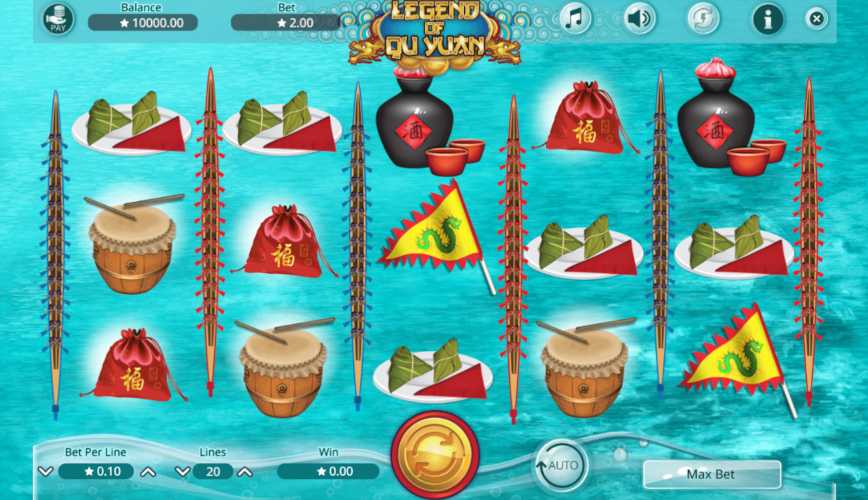Activate Auto spin
The height and width of the screenshot is (500, 868).
click(561, 465)
